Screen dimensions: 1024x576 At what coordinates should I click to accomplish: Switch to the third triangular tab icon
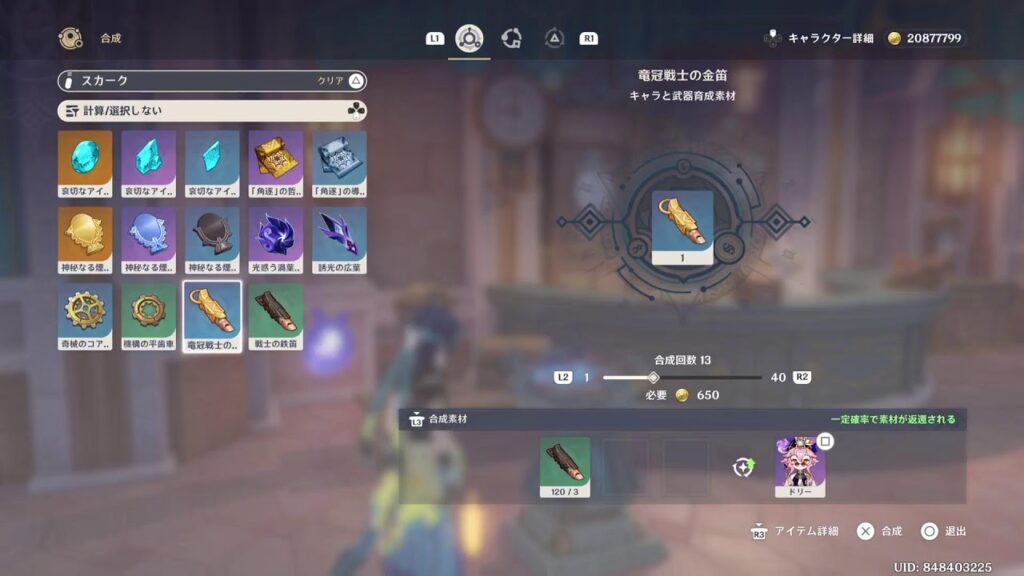coord(554,38)
